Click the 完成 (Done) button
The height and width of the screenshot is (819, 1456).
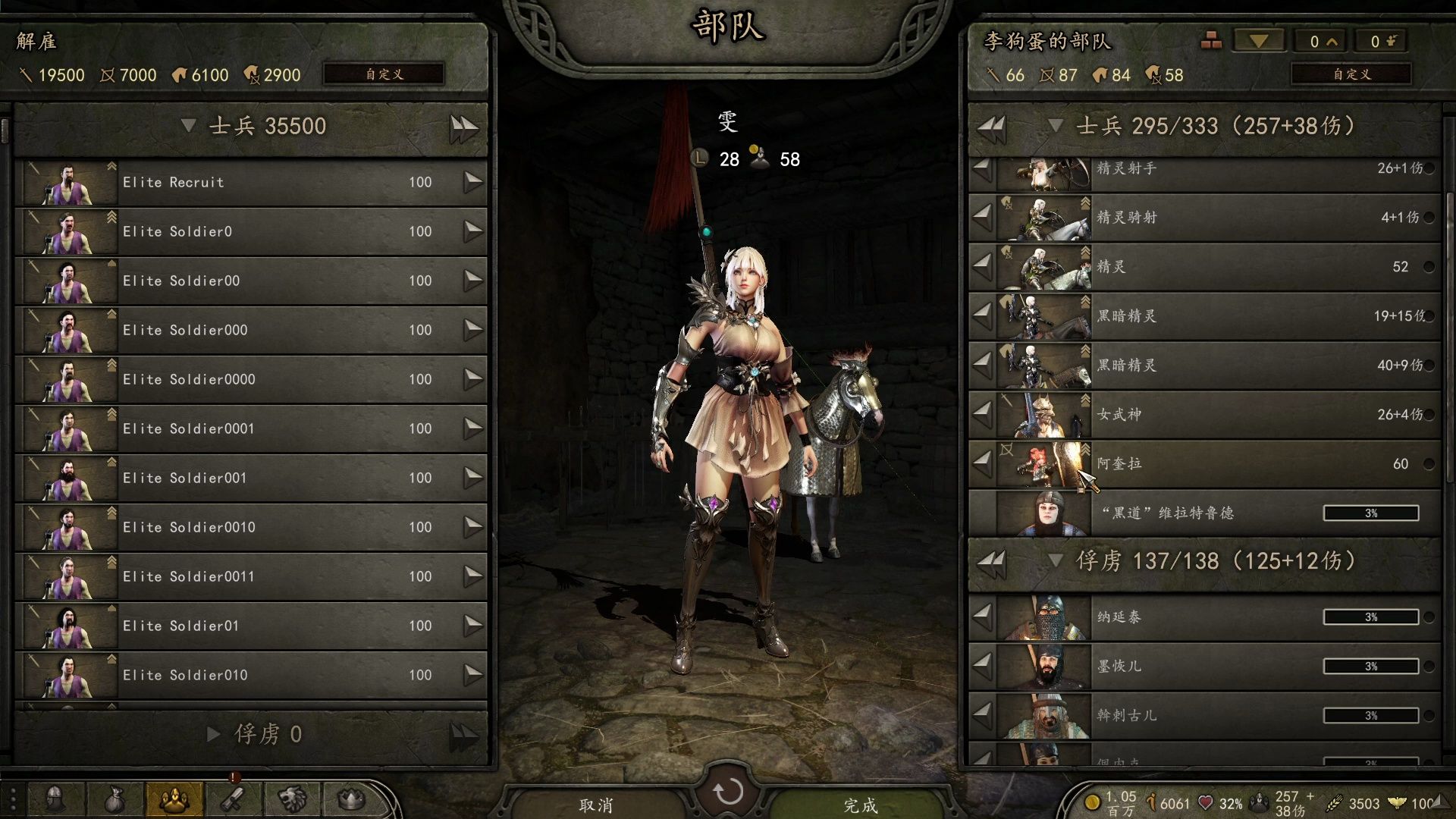tap(860, 805)
